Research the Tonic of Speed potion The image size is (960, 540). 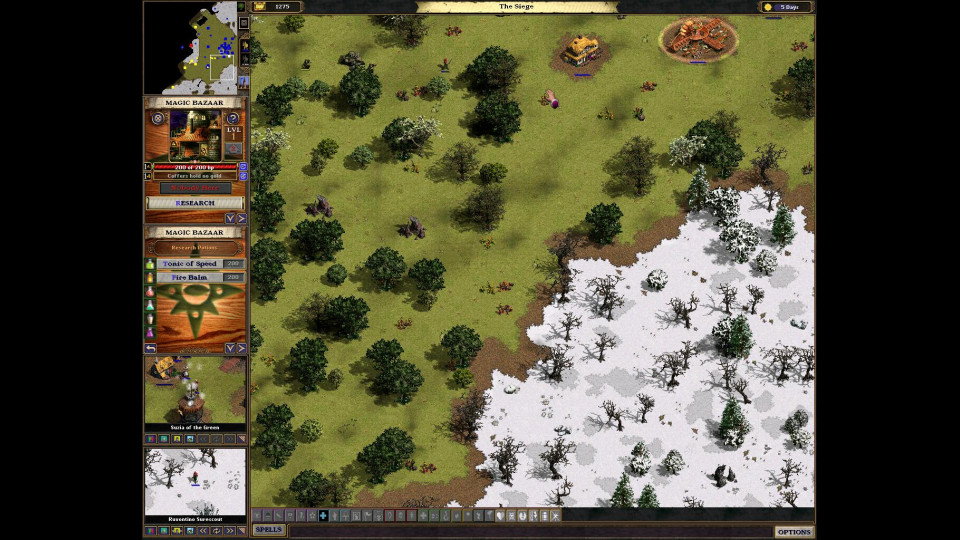click(190, 264)
